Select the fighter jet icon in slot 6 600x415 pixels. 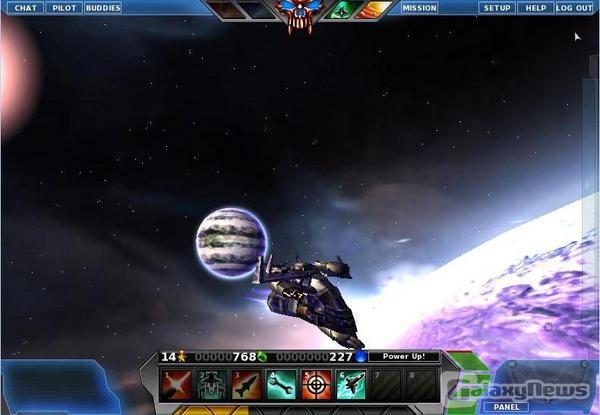point(351,385)
